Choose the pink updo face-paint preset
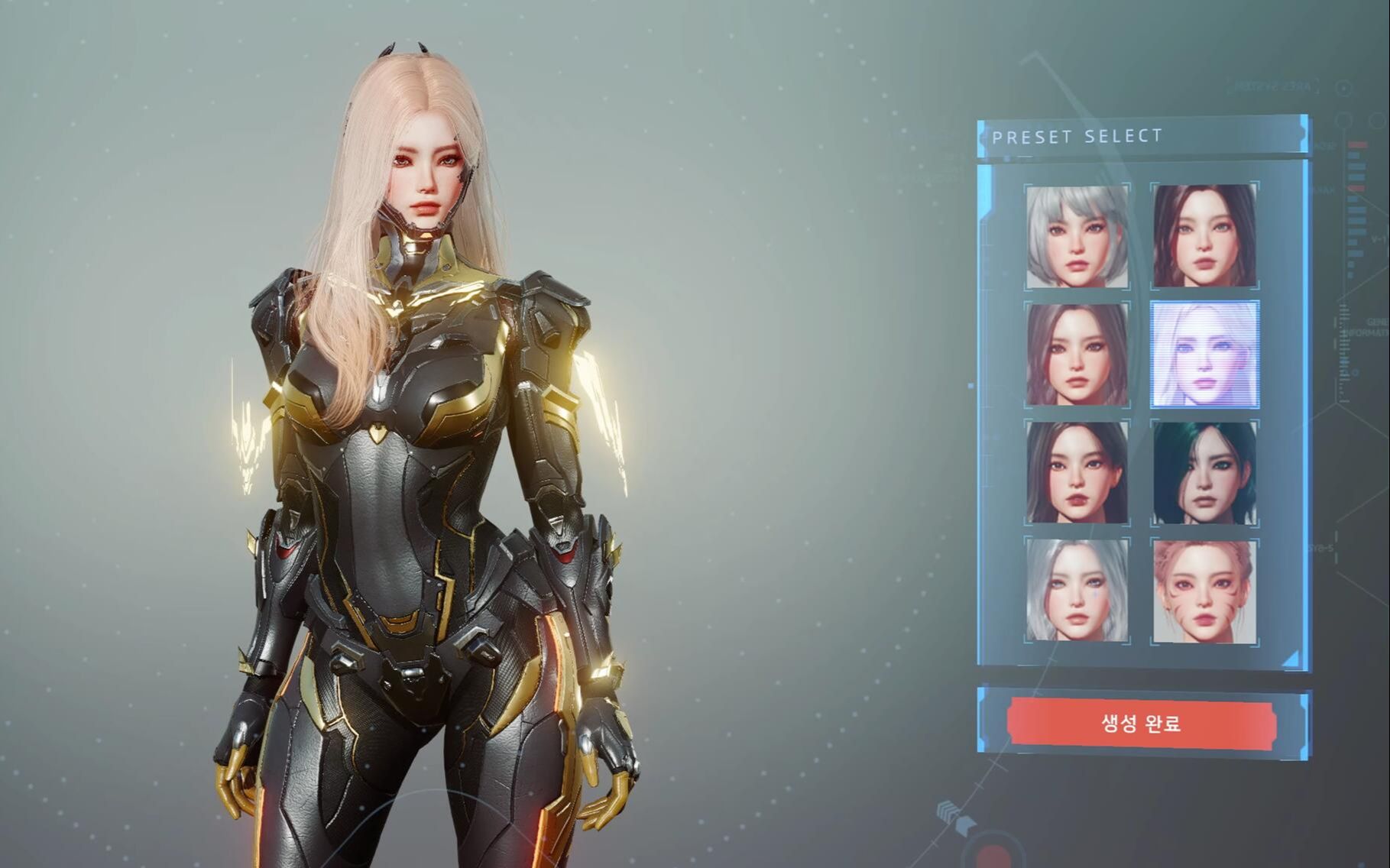Viewport: 1390px width, 868px height. click(x=1204, y=591)
